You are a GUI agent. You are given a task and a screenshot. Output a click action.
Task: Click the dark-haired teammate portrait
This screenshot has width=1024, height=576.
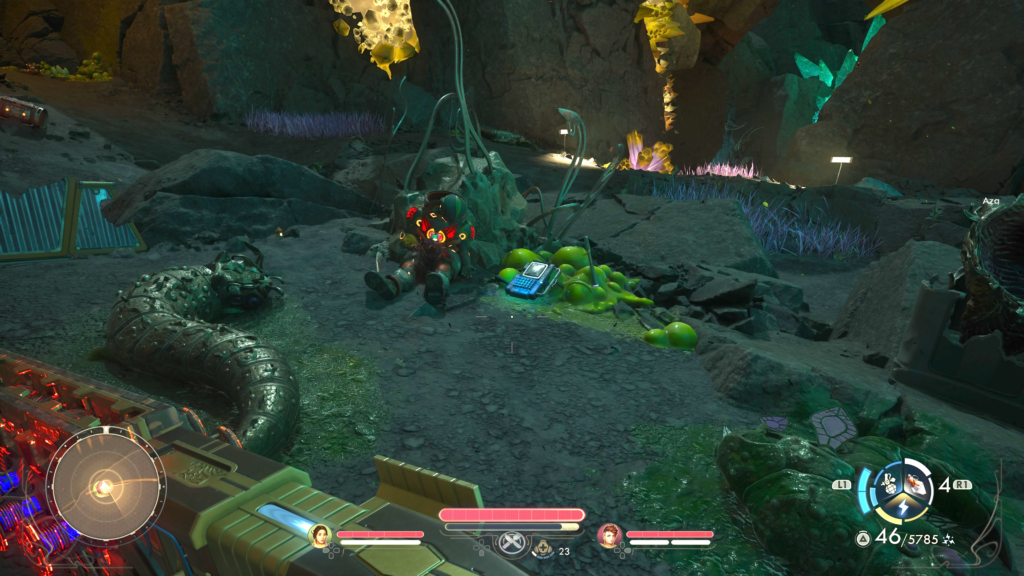[320, 536]
